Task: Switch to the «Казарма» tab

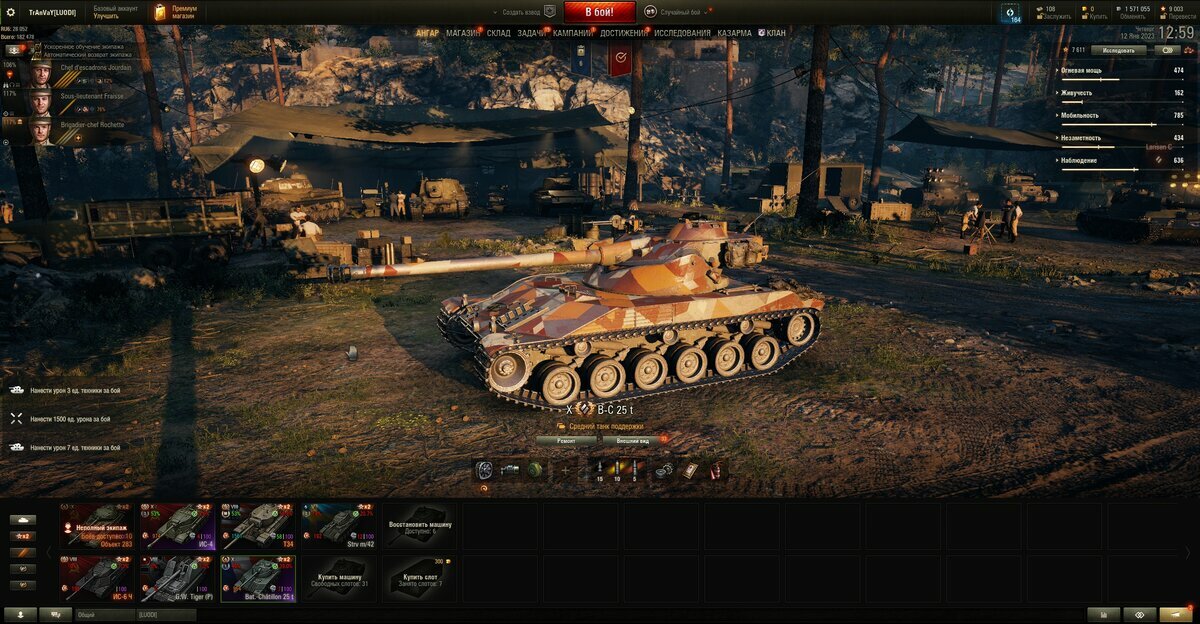Action: coord(734,33)
